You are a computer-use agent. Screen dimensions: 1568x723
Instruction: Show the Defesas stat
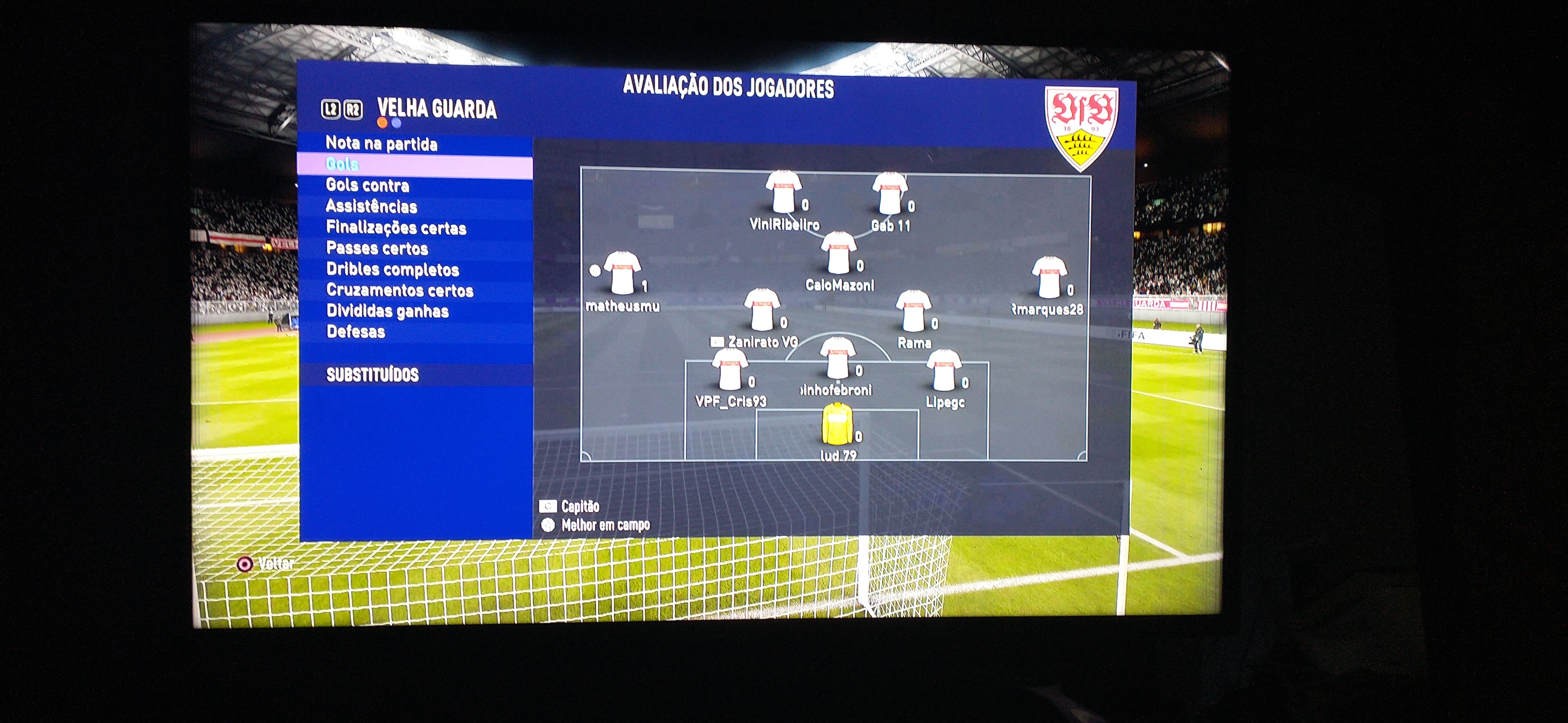pyautogui.click(x=355, y=332)
